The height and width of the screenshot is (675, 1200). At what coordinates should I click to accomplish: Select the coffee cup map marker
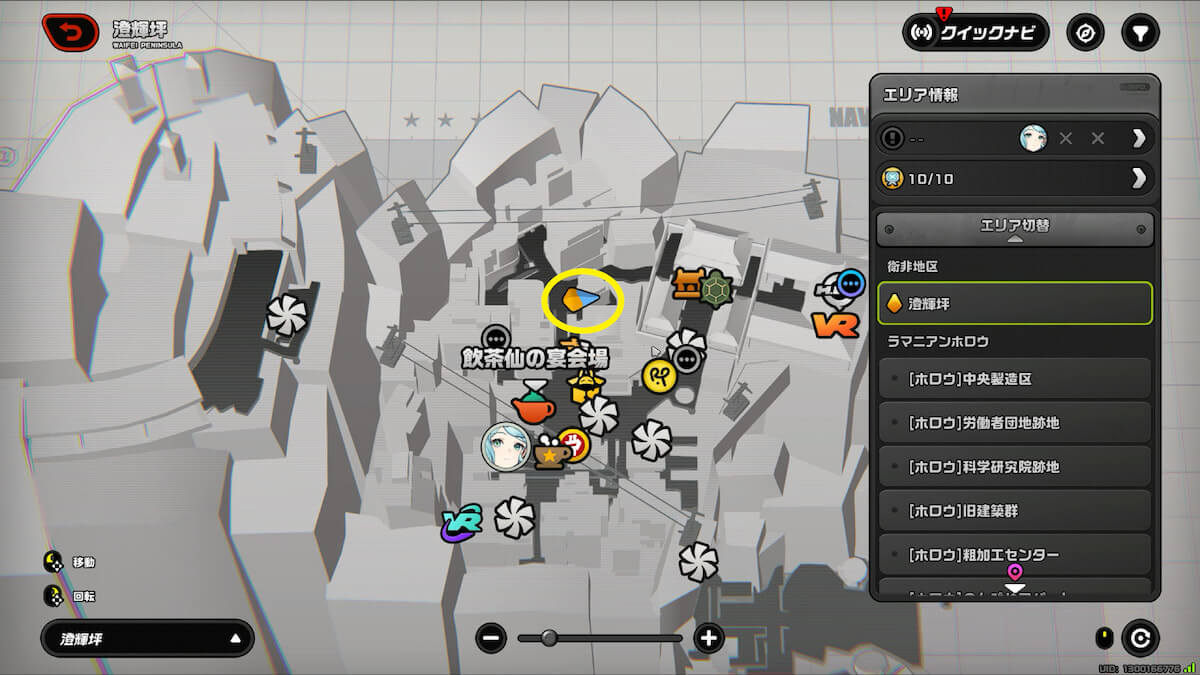(x=550, y=453)
